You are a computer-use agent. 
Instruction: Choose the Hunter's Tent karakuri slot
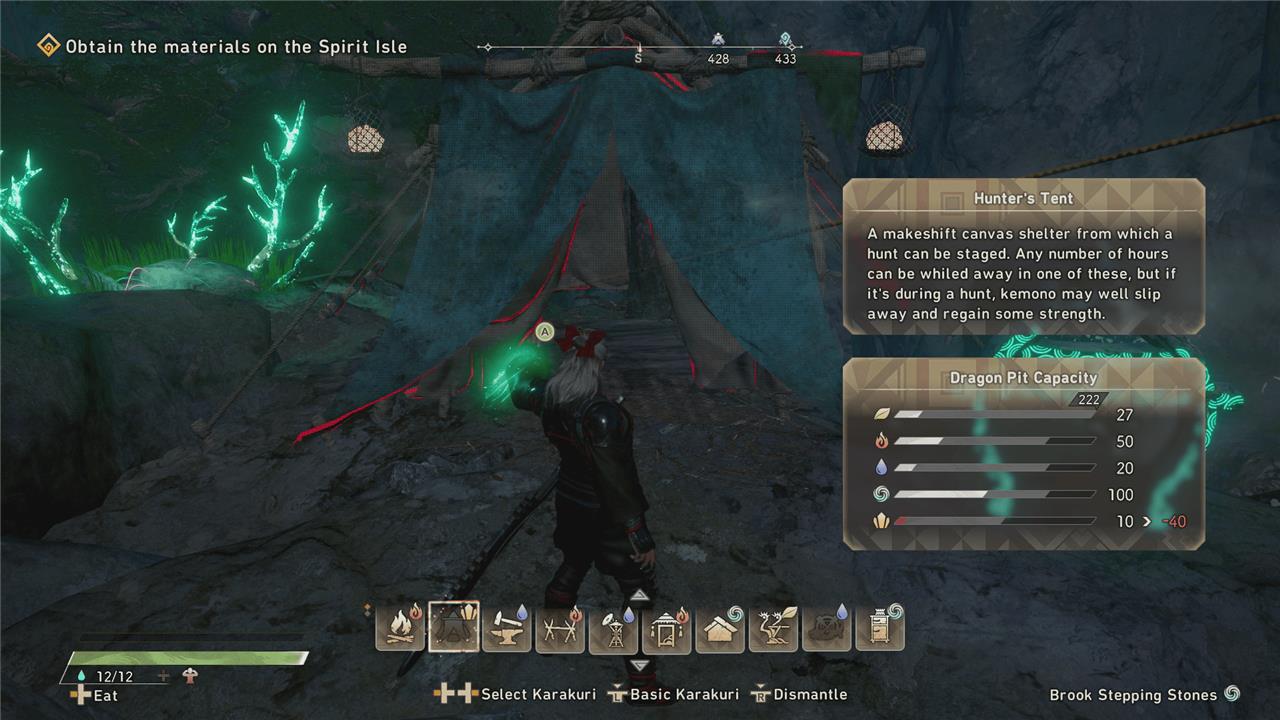point(453,627)
